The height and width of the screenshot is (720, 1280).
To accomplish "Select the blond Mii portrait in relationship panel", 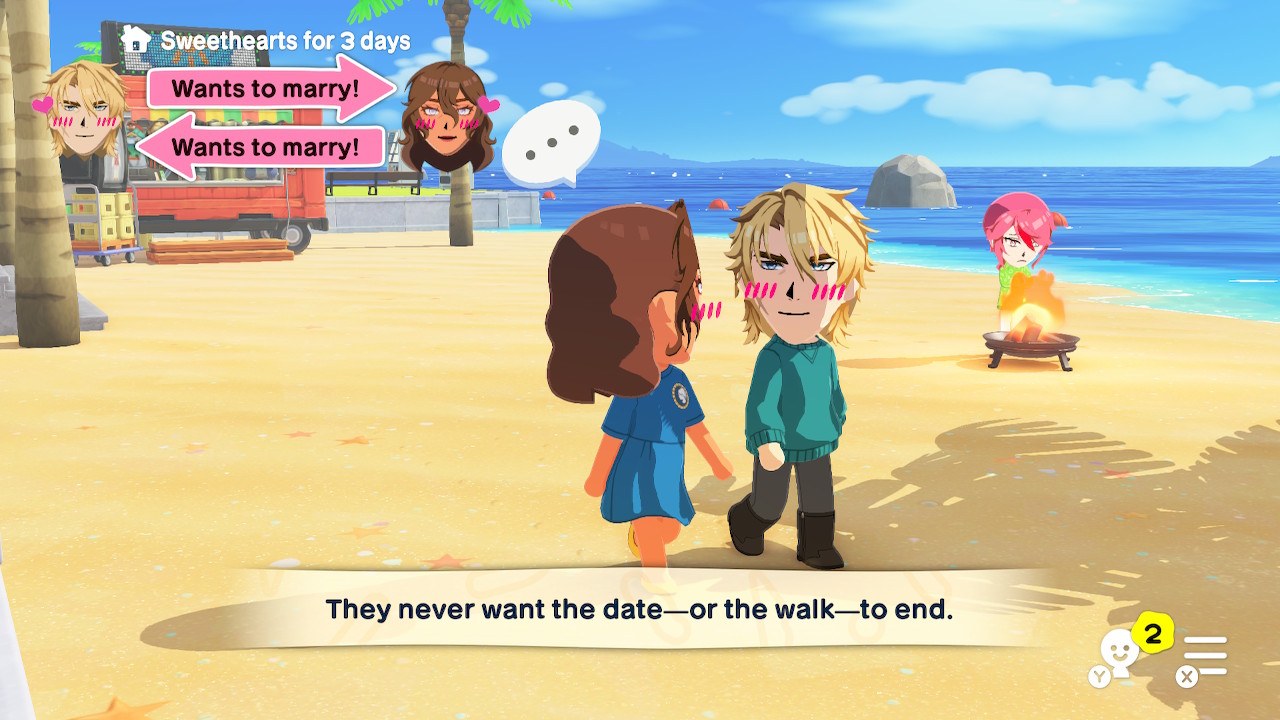I will pos(85,111).
